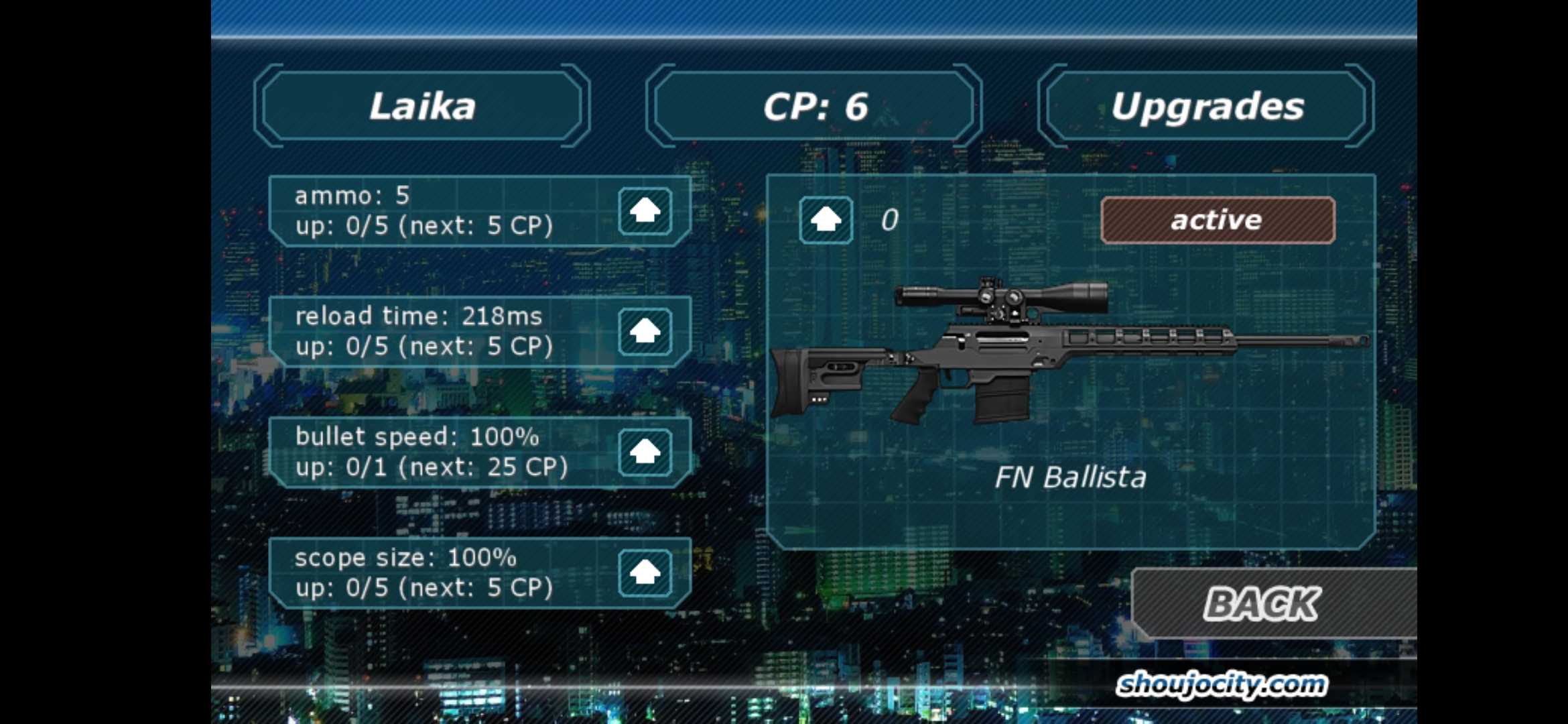
Task: Click the Upgrades header panel
Action: 1206,106
